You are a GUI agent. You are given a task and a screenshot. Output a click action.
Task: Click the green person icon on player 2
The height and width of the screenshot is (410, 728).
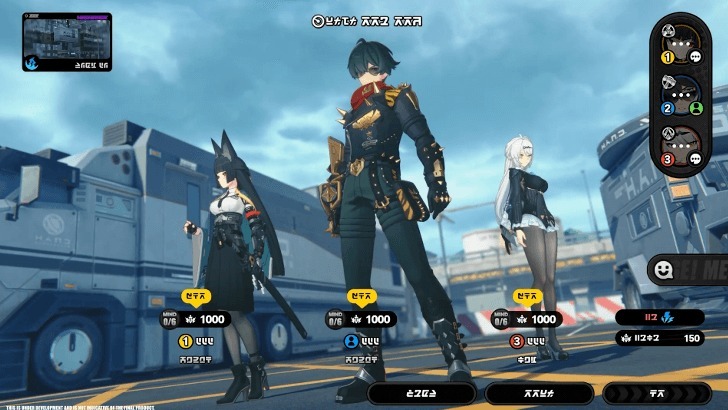[695, 108]
